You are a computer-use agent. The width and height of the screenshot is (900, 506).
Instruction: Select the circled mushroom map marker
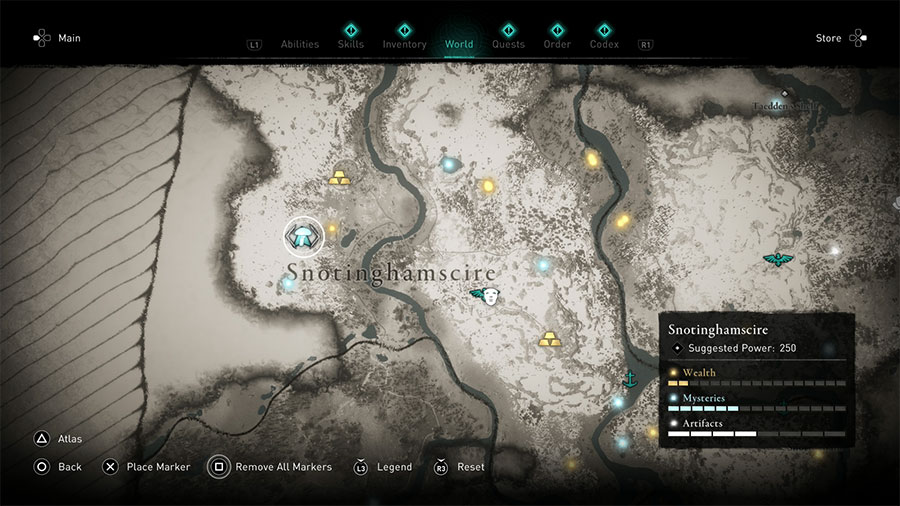coord(304,237)
